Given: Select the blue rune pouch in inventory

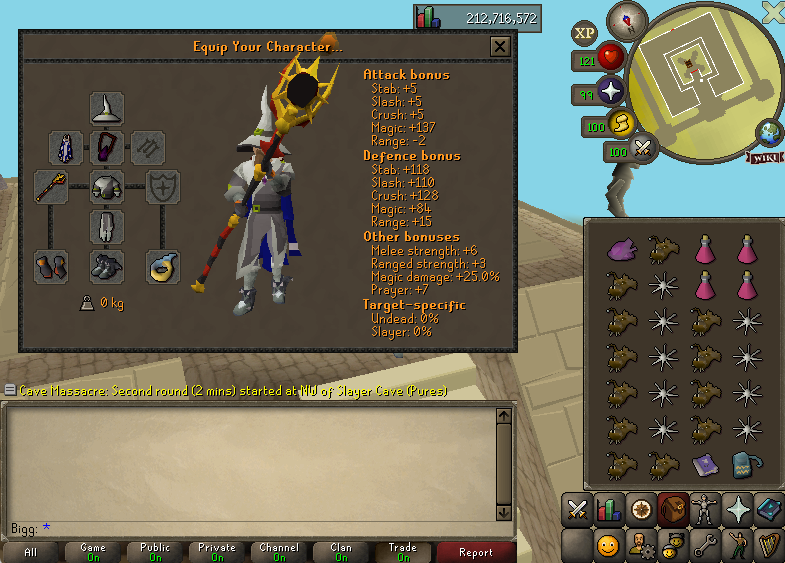Looking at the screenshot, I should click(x=744, y=465).
